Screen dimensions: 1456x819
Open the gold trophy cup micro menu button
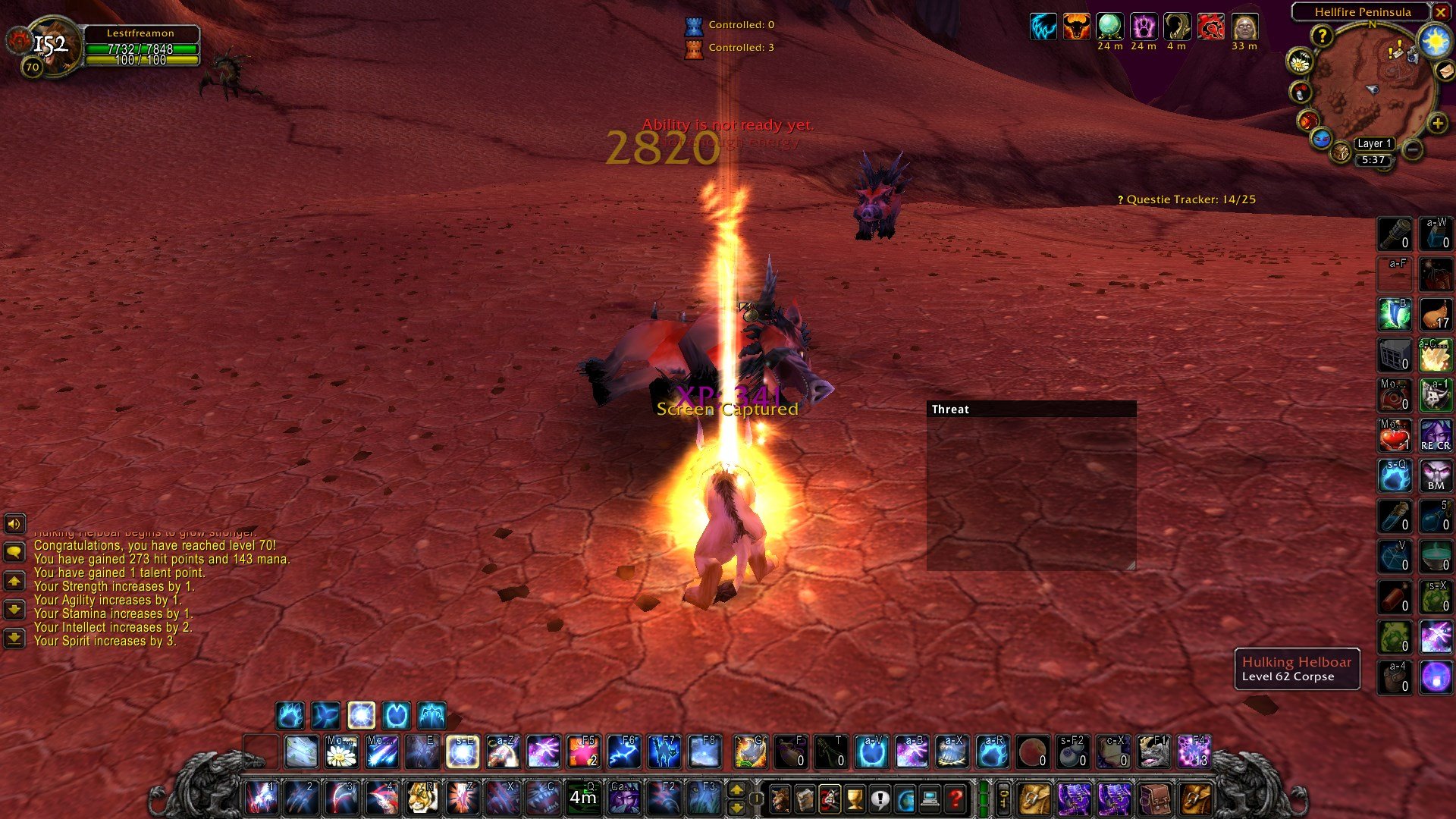coord(855,799)
